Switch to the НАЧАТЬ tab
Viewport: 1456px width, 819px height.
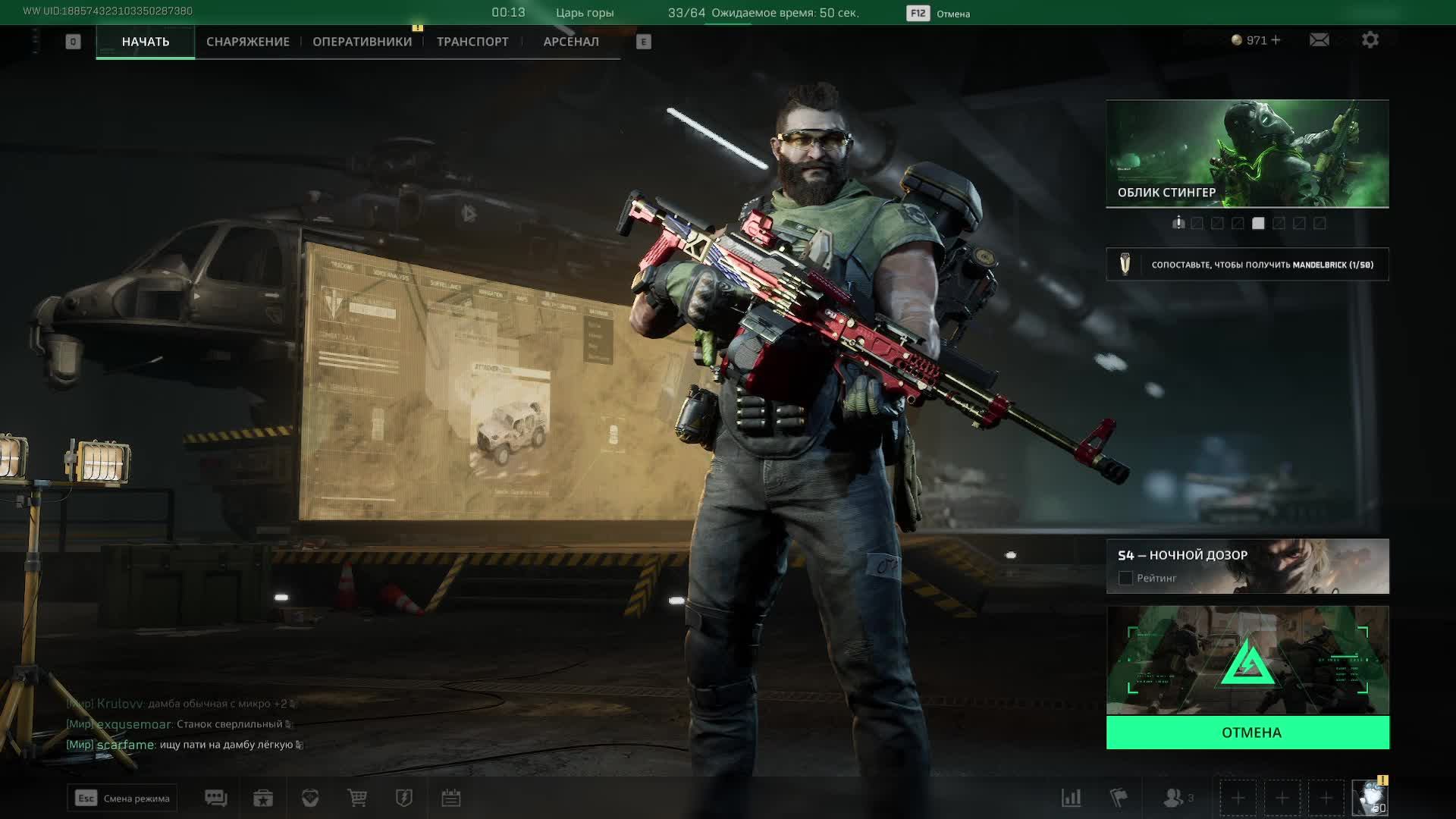point(145,42)
